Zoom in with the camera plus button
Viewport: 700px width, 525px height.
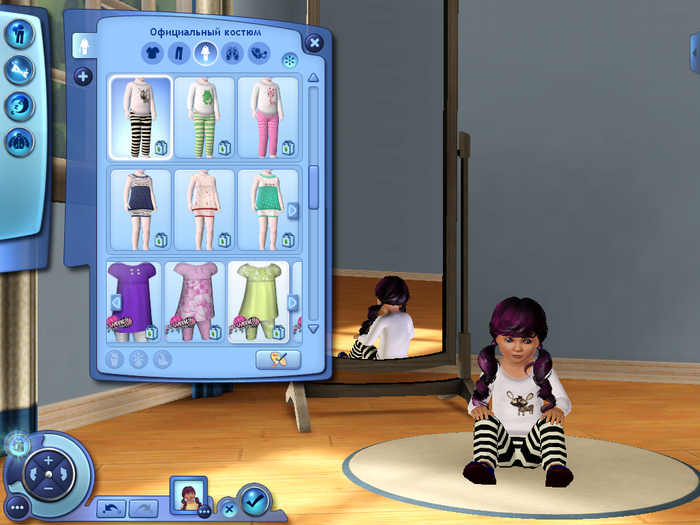coord(48,459)
